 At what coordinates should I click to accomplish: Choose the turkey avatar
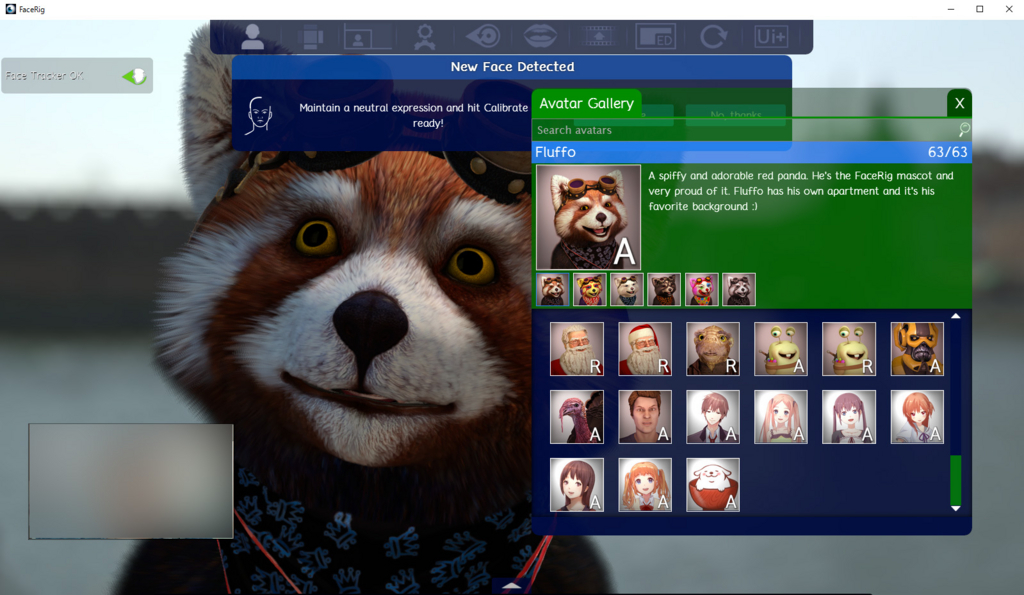click(x=577, y=417)
